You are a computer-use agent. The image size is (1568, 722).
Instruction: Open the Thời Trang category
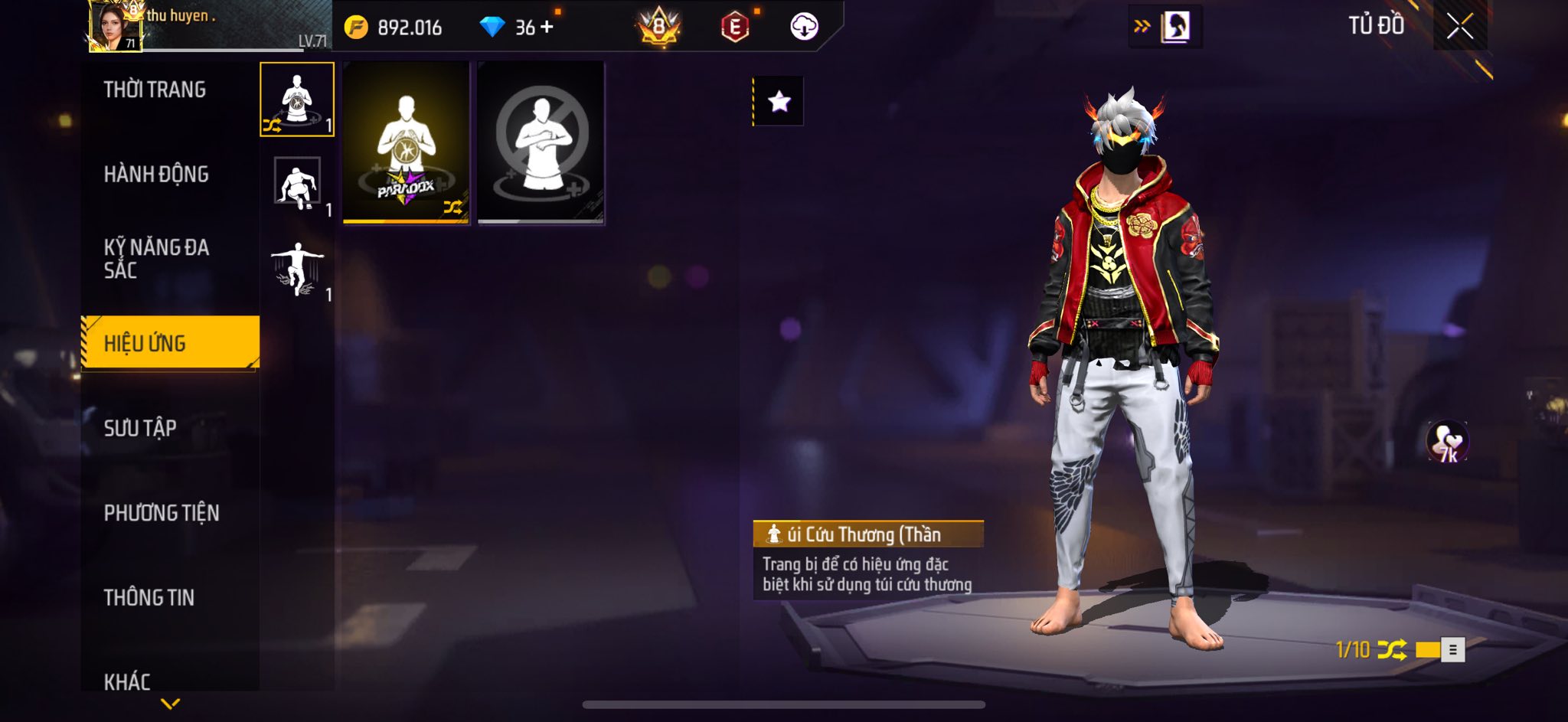pos(155,90)
